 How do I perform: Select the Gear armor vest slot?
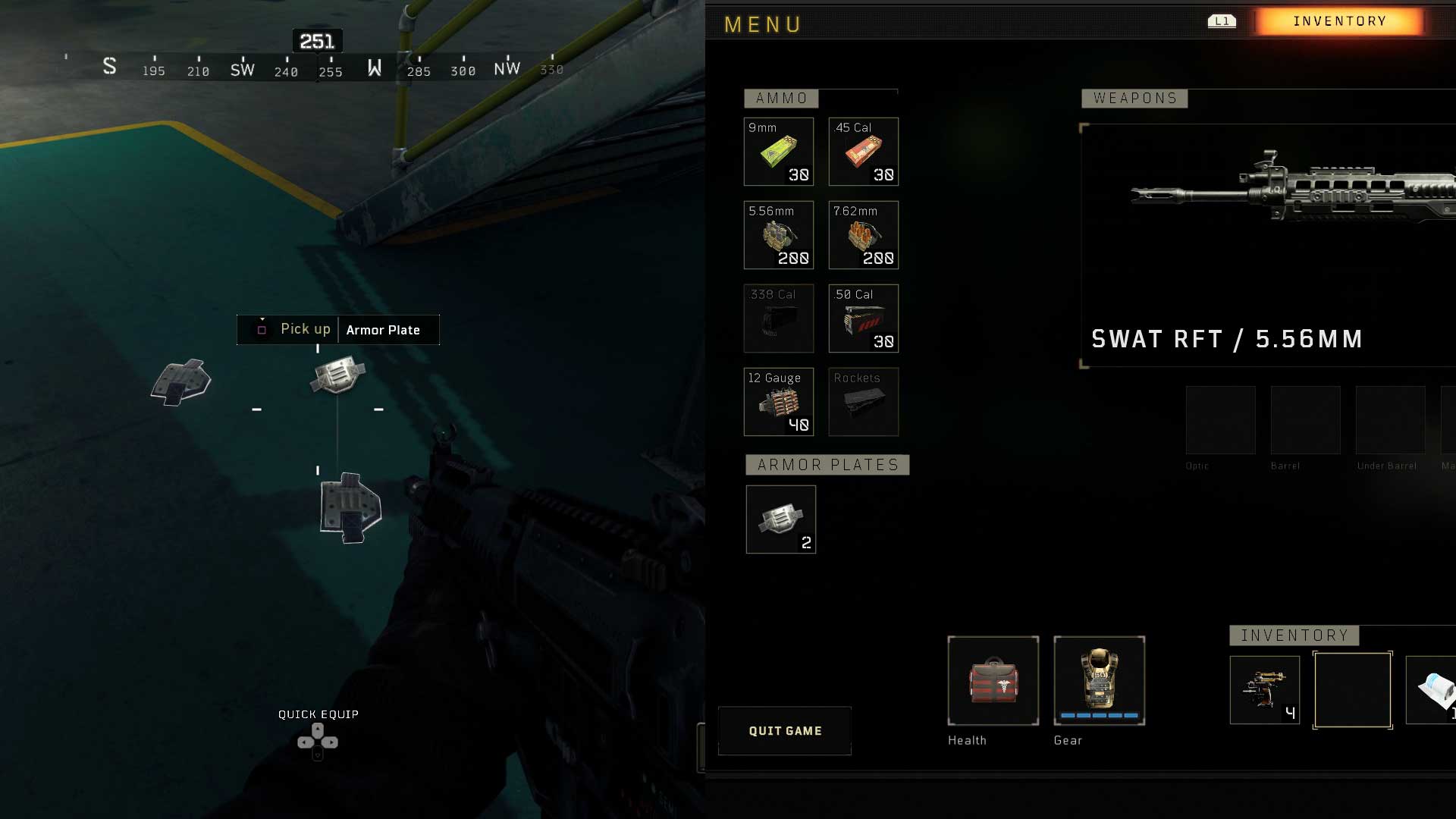coord(1100,681)
